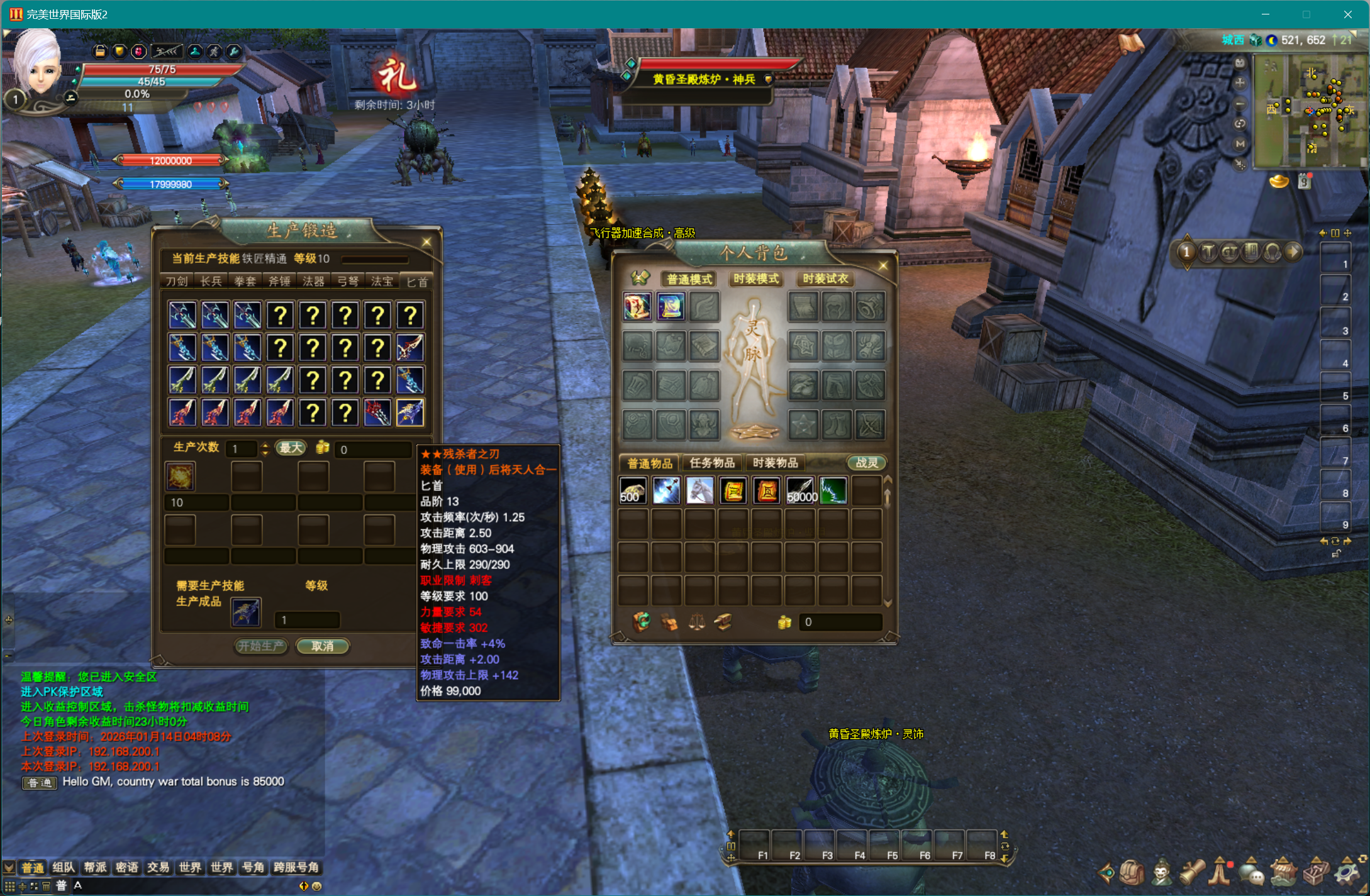Select the crafting material slot icon

(180, 476)
